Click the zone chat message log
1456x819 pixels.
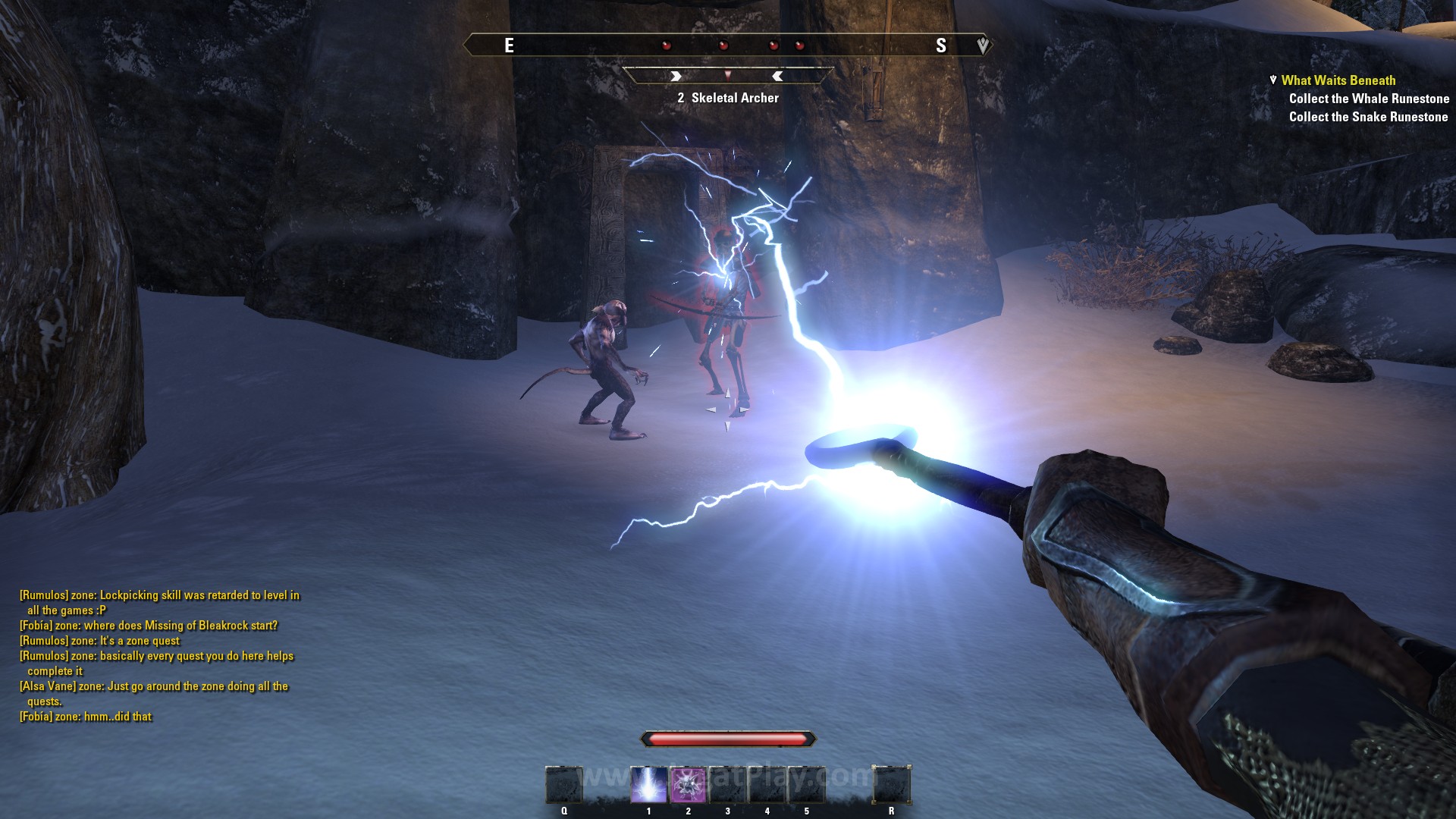tap(159, 656)
